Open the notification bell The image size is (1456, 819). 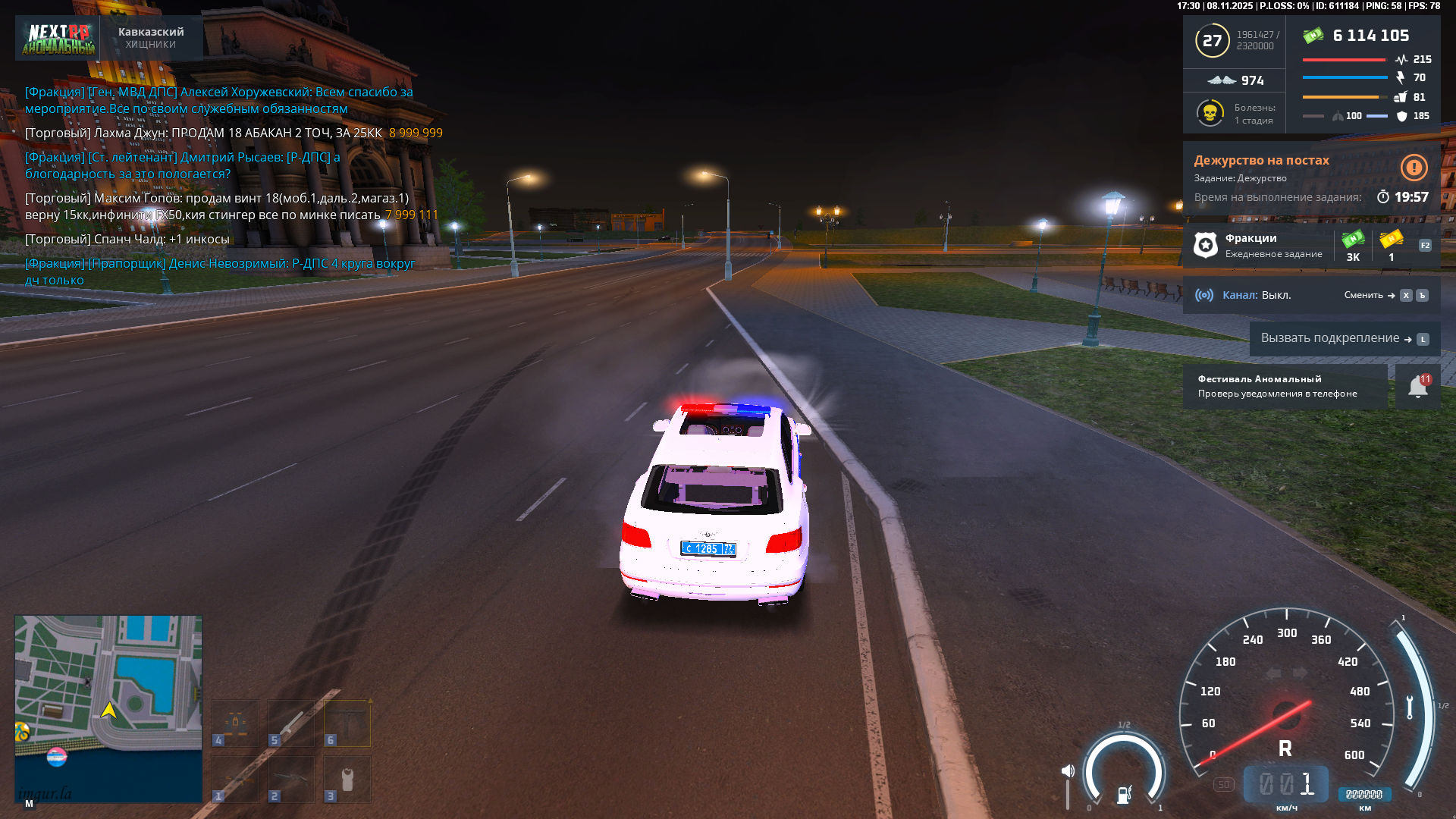1417,387
